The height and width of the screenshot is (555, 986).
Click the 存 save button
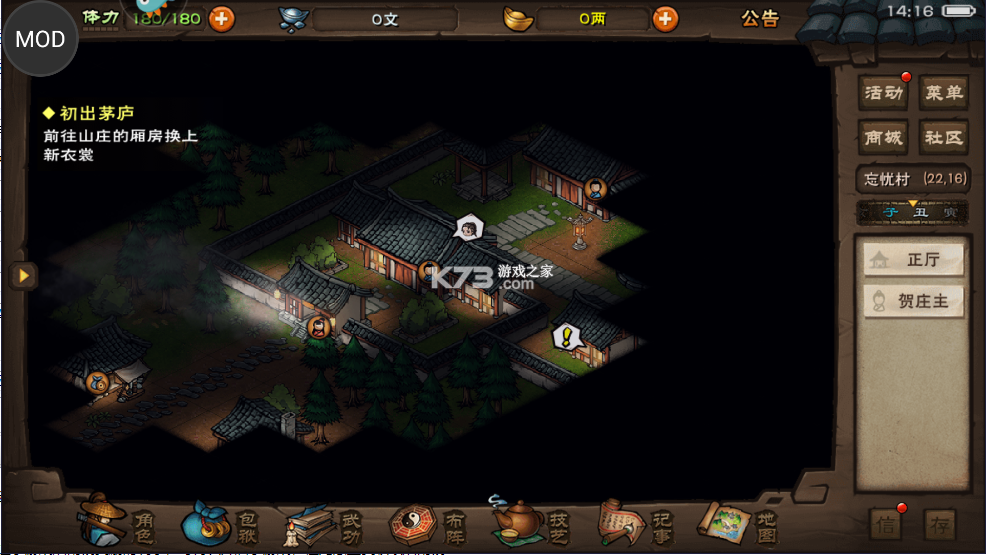pyautogui.click(x=939, y=524)
